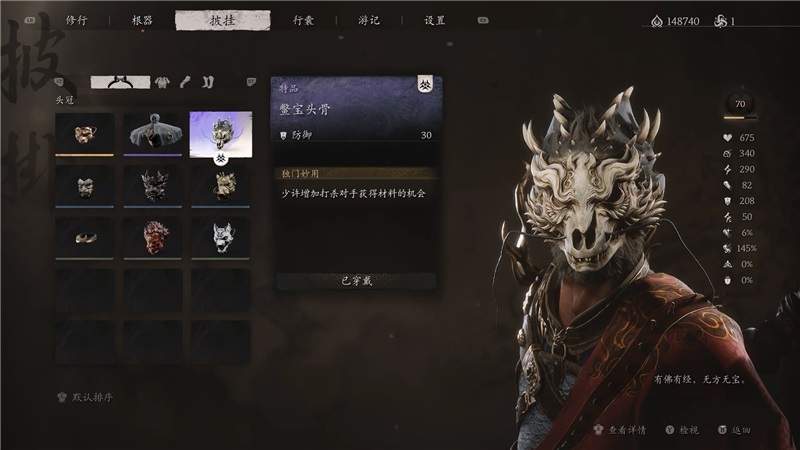The width and height of the screenshot is (800, 450).
Task: Open the 行囊 inventory tab
Action: [304, 20]
